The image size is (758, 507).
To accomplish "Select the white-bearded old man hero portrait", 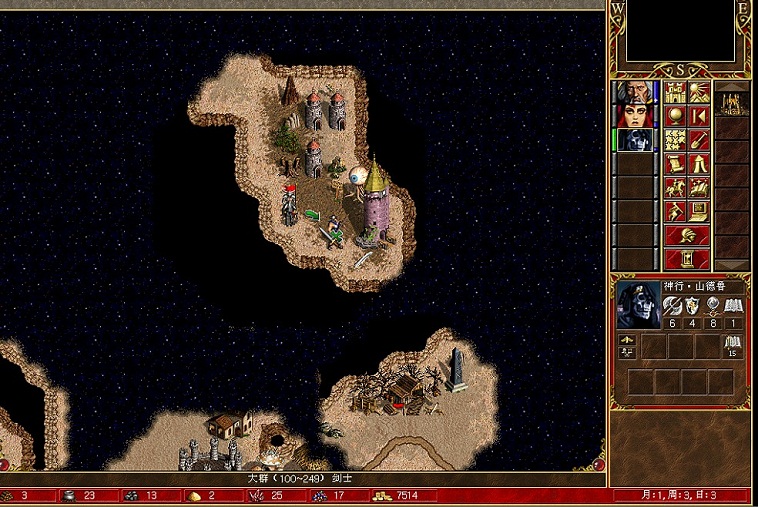I will 636,92.
